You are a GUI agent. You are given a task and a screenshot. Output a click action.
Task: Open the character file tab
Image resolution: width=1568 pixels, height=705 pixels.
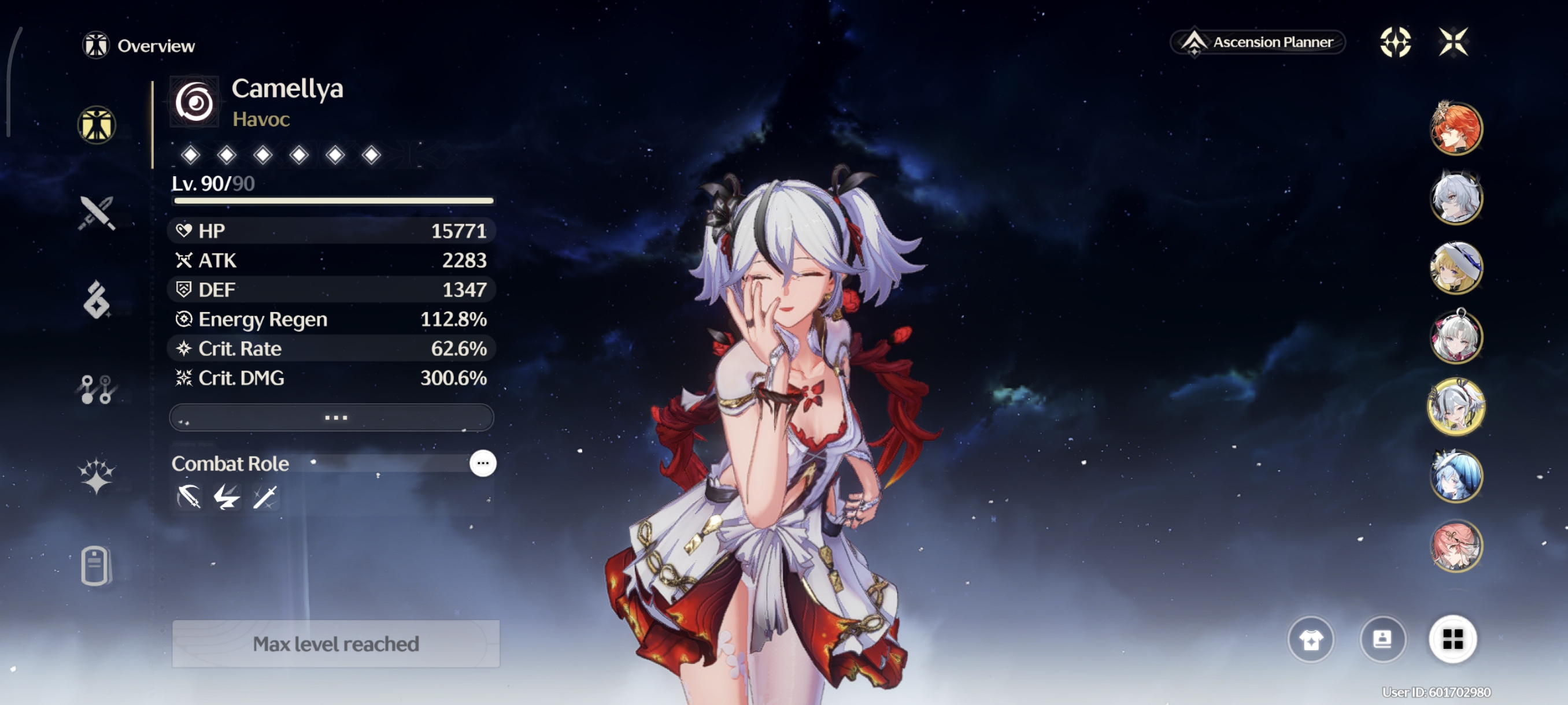[x=95, y=566]
